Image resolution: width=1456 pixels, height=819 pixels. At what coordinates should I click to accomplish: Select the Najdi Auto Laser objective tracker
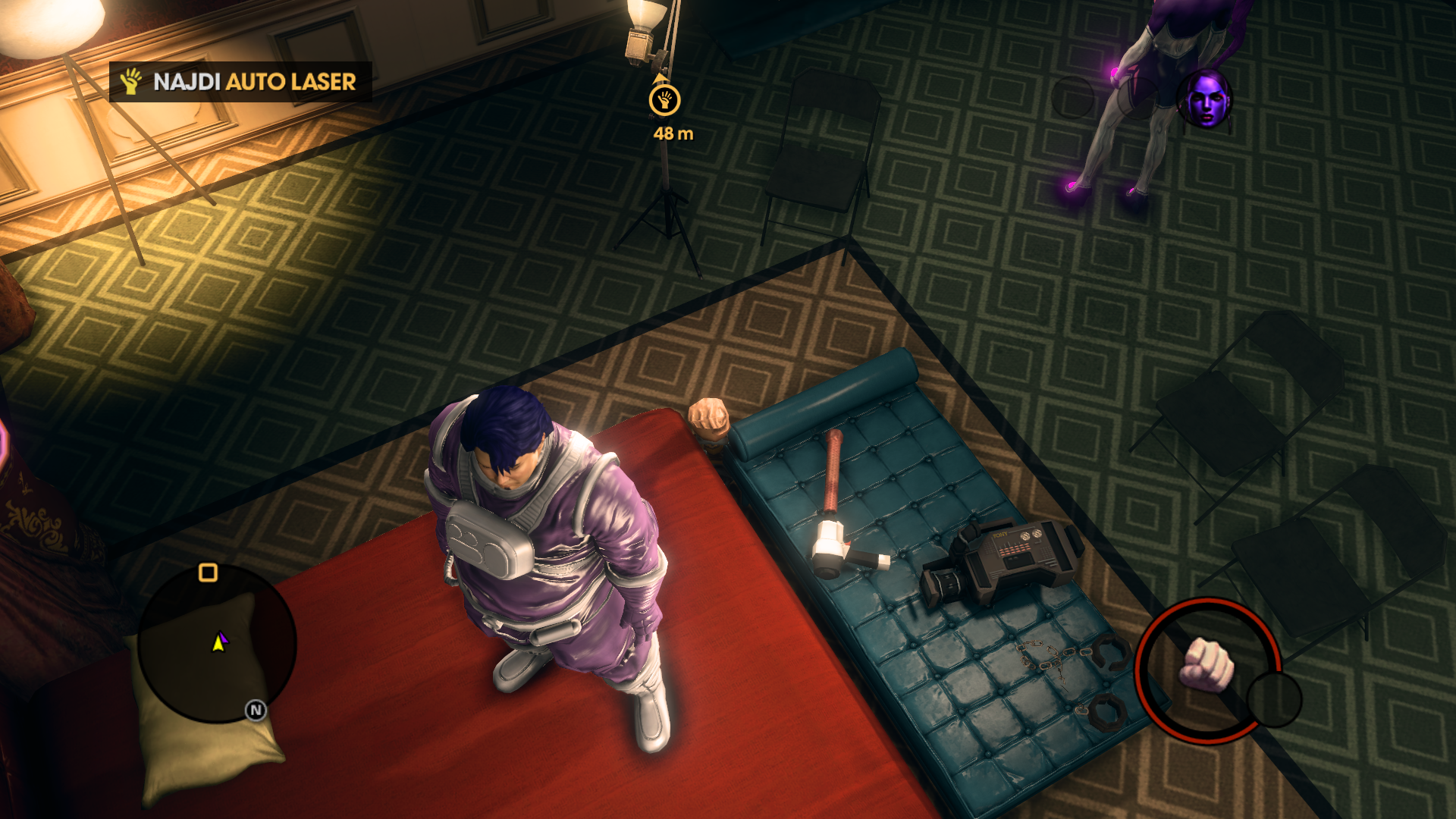(240, 82)
